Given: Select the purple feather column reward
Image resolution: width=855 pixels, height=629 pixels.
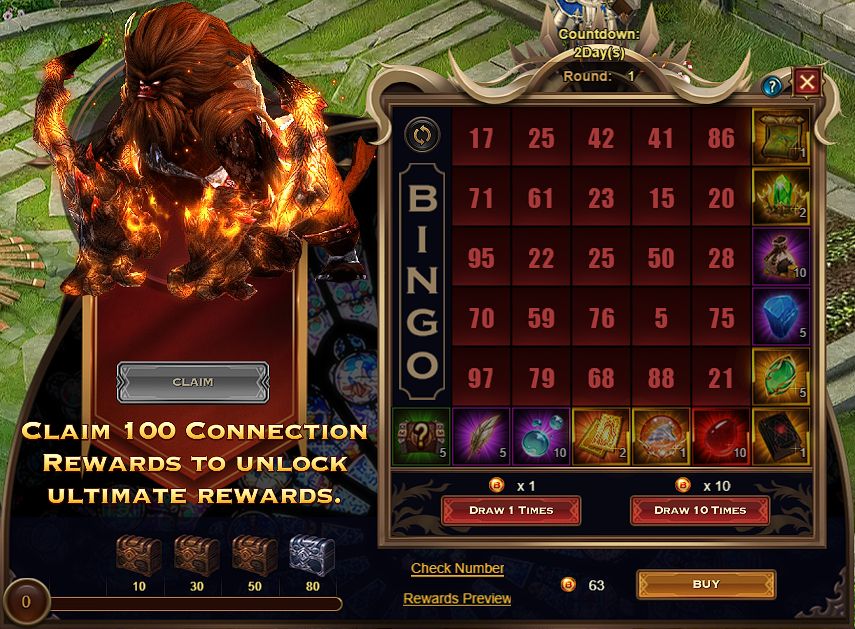Looking at the screenshot, I should coord(480,437).
